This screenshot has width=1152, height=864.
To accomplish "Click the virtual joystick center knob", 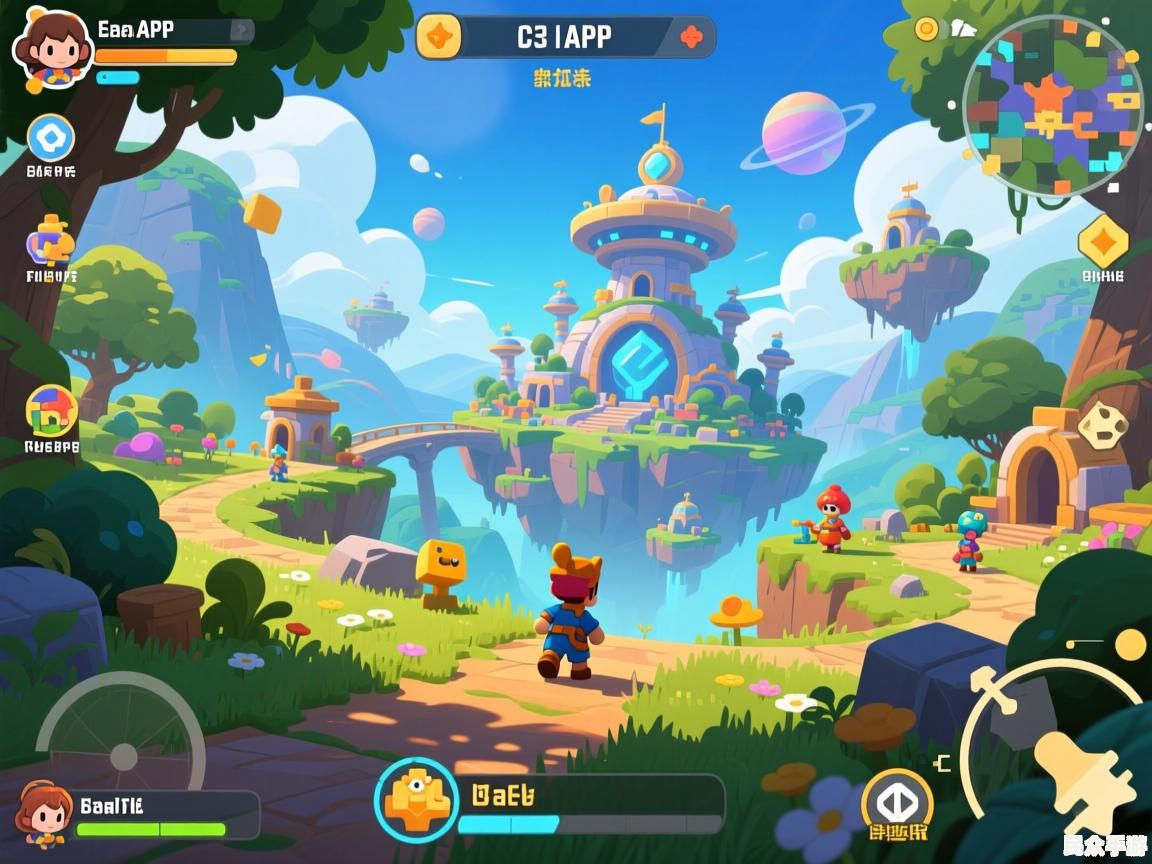I will [123, 755].
